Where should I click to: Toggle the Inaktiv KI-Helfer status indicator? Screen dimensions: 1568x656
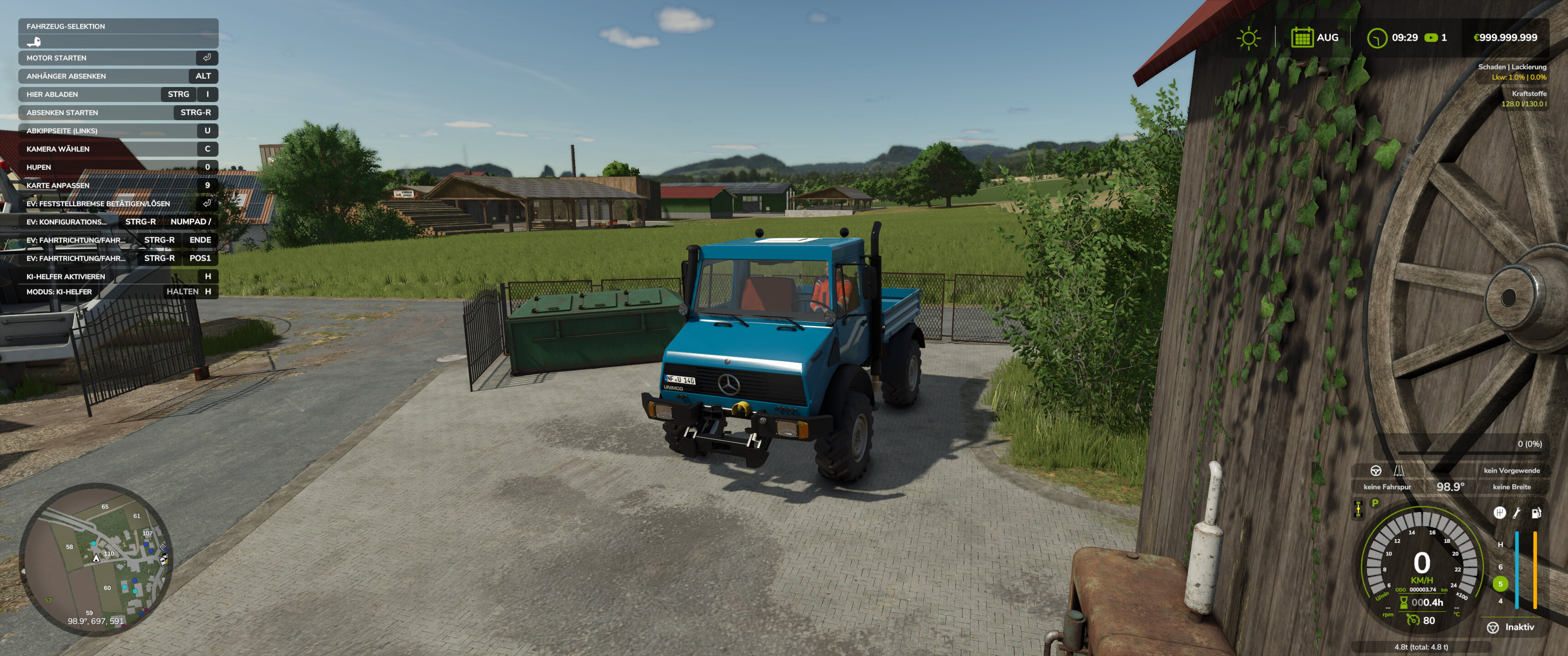pos(1510,627)
